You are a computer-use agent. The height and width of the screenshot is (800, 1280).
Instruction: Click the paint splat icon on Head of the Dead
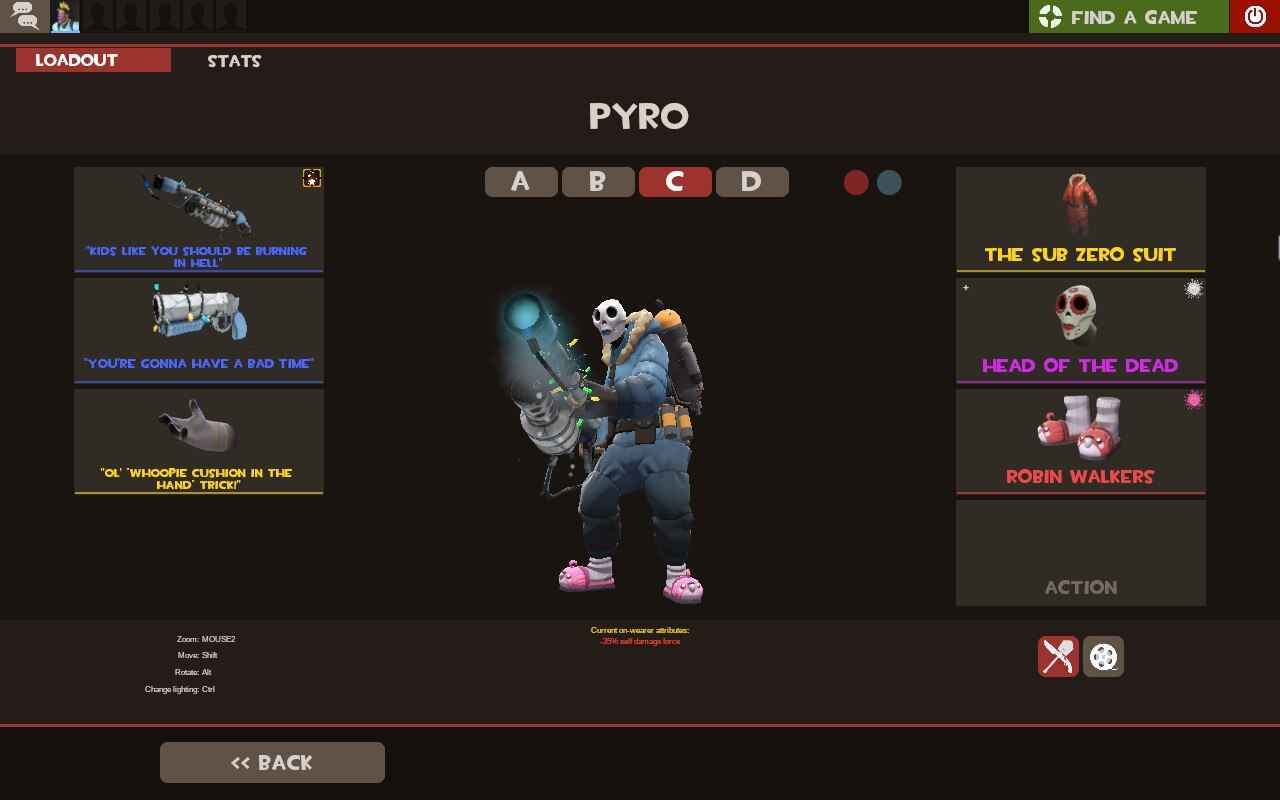pyautogui.click(x=1196, y=289)
